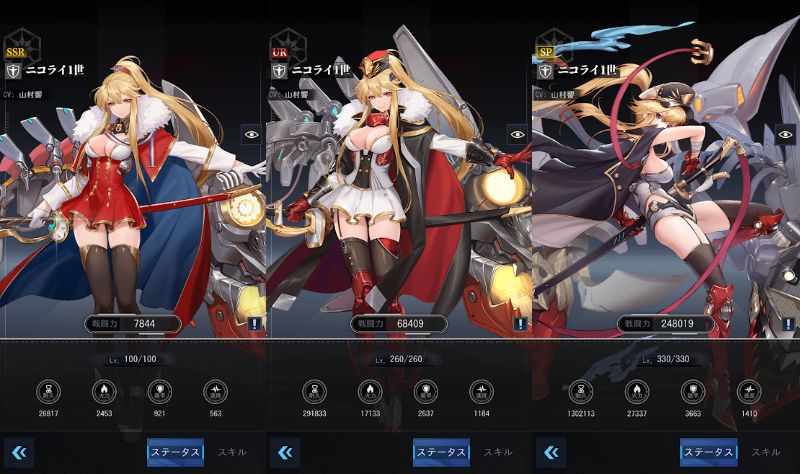The width and height of the screenshot is (800, 474).
Task: Go back using the SP card's arrow button
Action: coord(551,452)
